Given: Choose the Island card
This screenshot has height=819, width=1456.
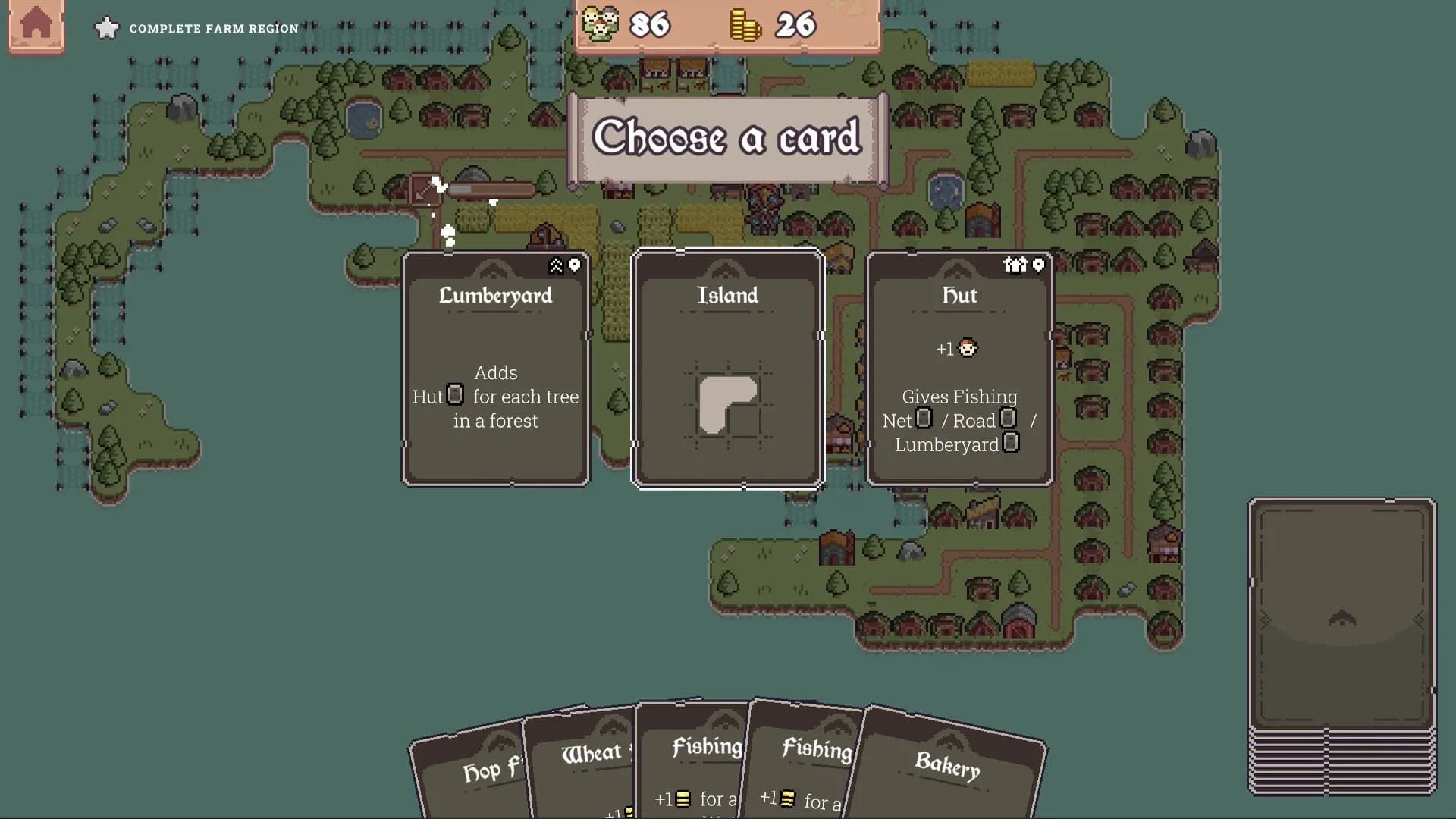Looking at the screenshot, I should 726,369.
